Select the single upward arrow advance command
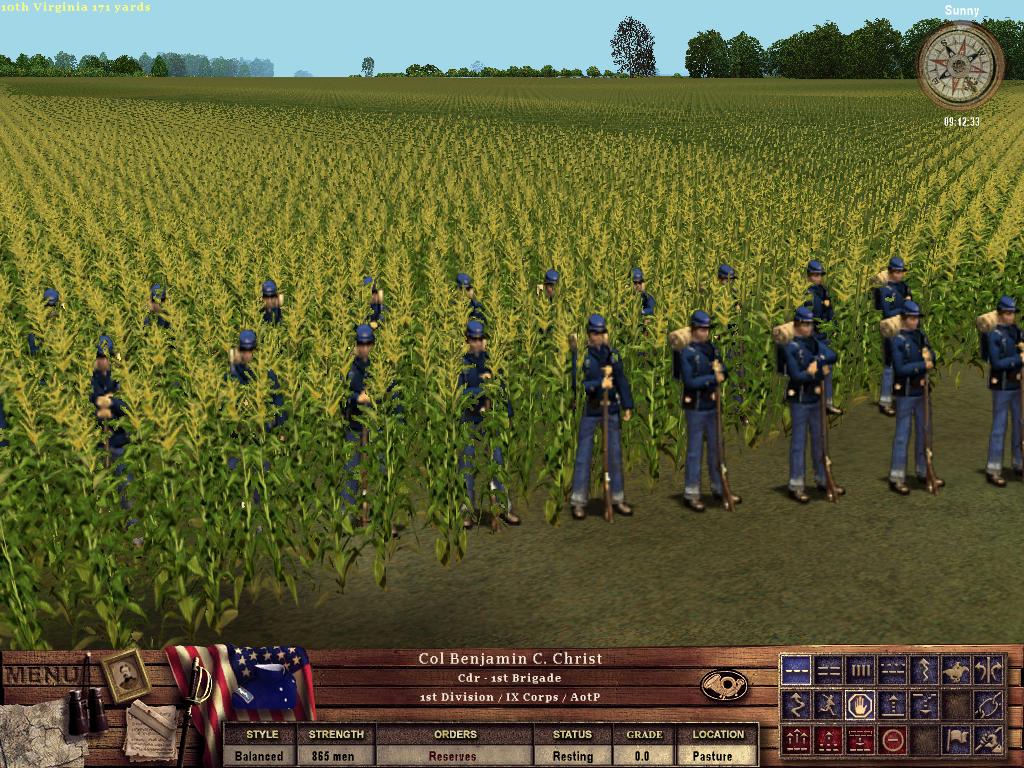1024x768 pixels. 892,705
